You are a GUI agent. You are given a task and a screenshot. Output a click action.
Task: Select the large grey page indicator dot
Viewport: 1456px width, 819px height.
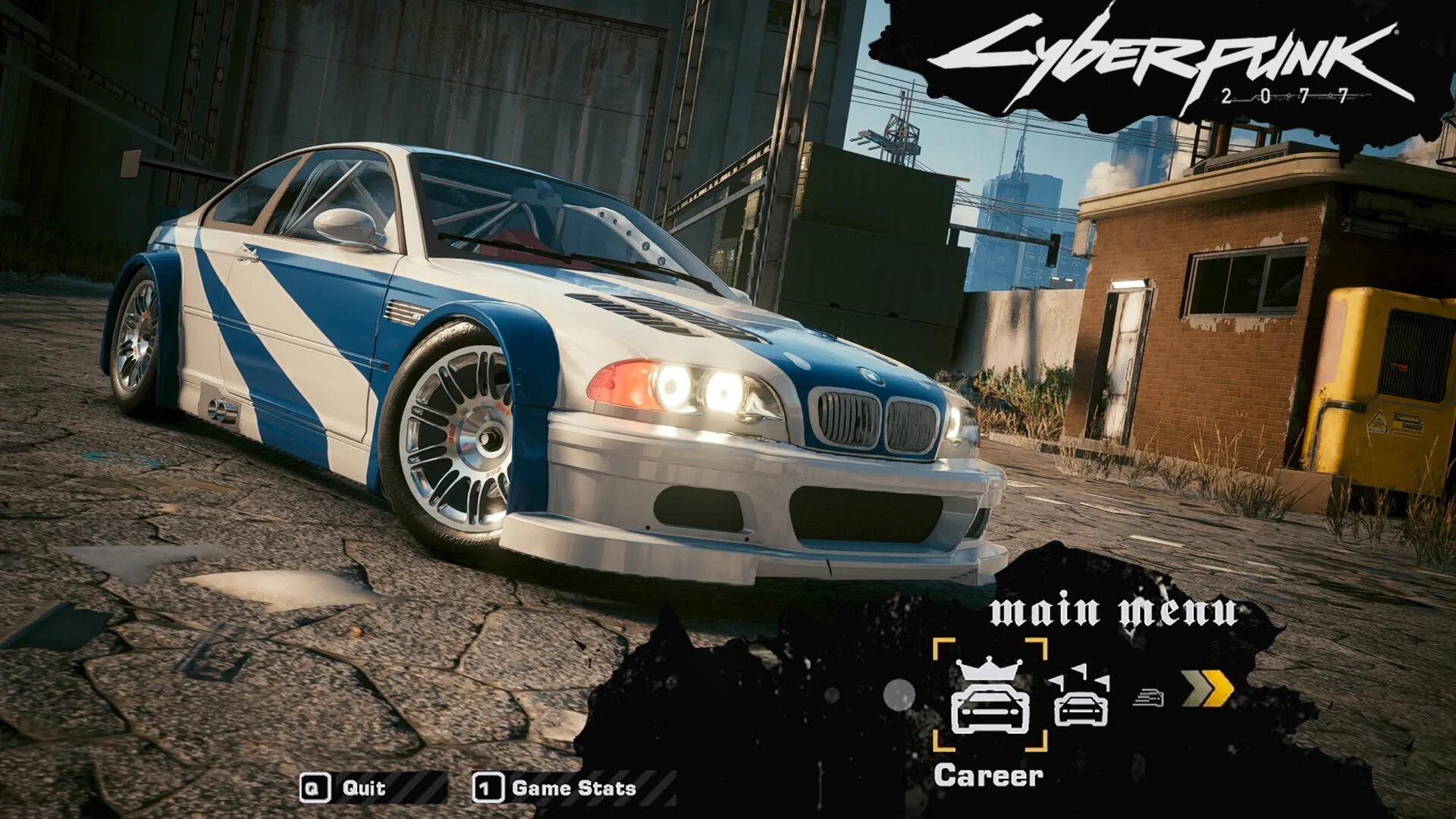click(899, 696)
